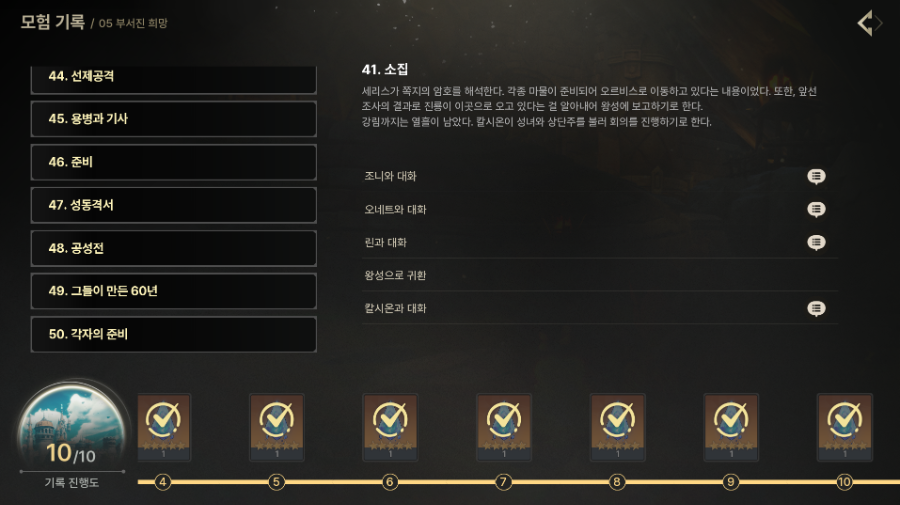Replay the 린과 대화 dialogue
The height and width of the screenshot is (505, 900).
click(816, 242)
